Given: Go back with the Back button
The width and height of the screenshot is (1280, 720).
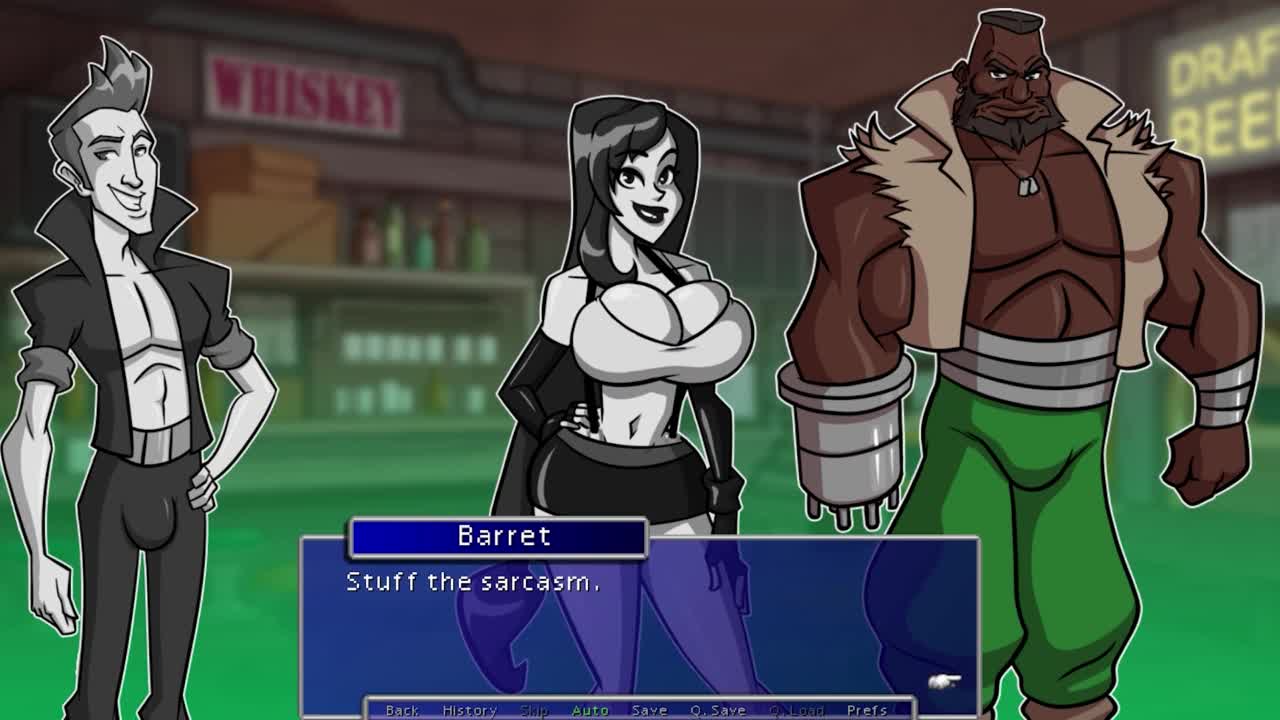Looking at the screenshot, I should (x=402, y=710).
